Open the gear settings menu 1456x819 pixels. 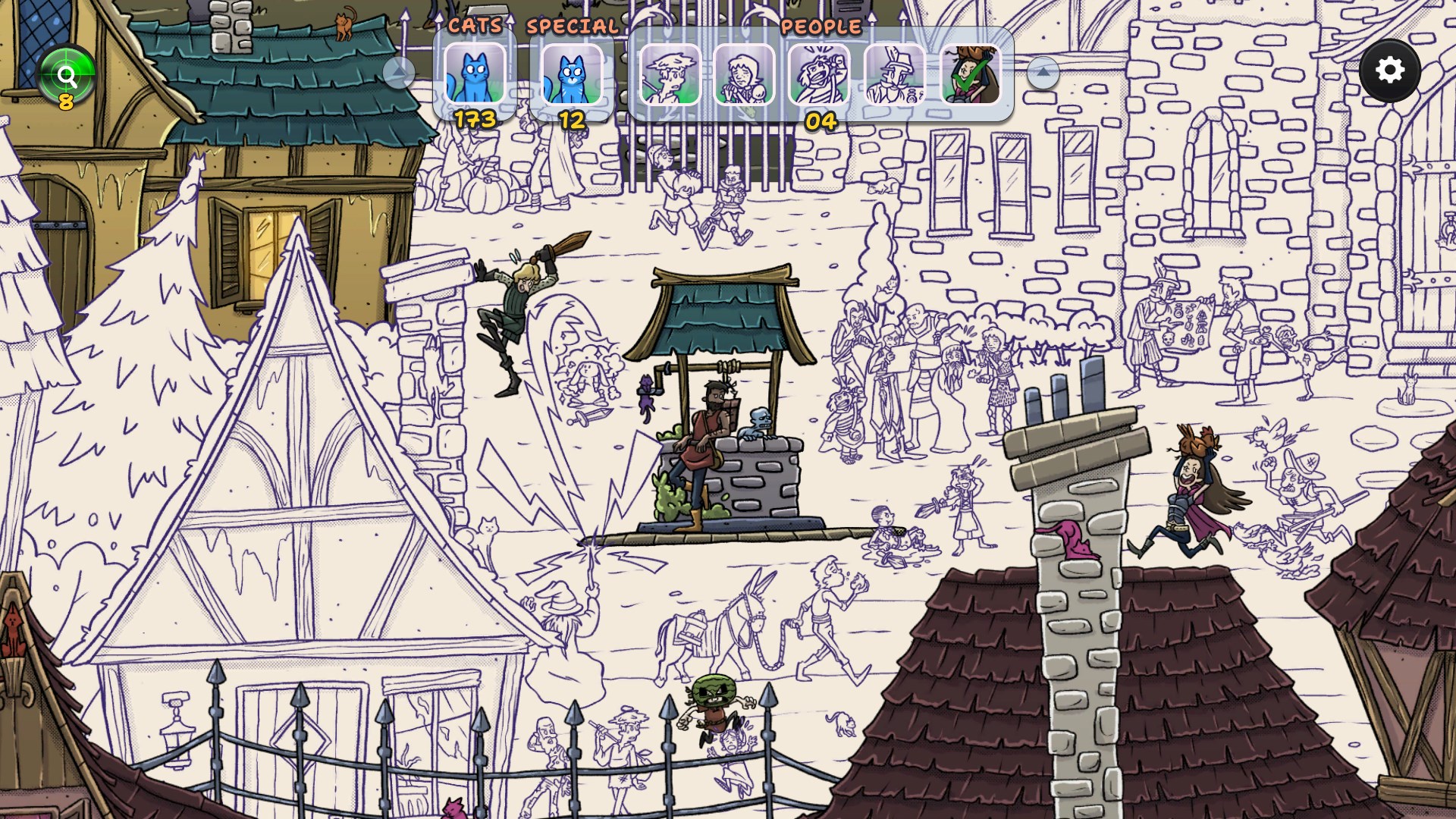(x=1389, y=71)
